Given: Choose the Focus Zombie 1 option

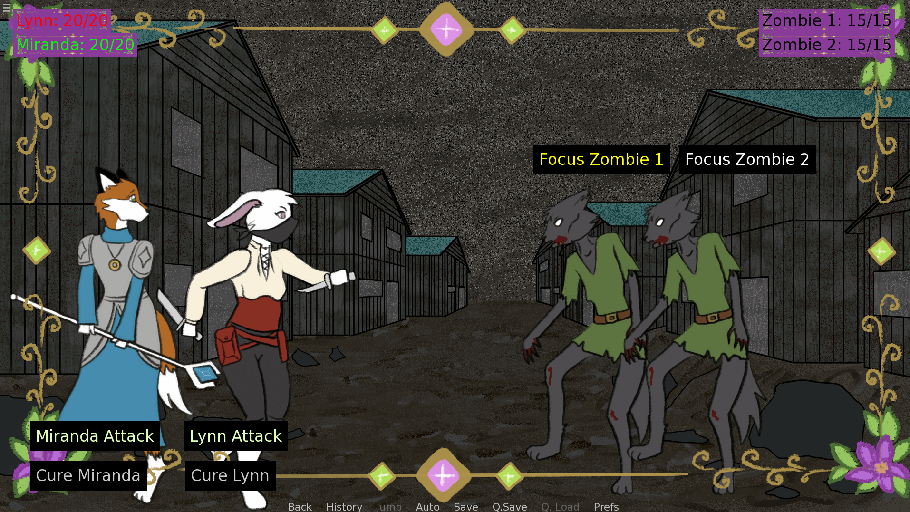Looking at the screenshot, I should point(601,159).
